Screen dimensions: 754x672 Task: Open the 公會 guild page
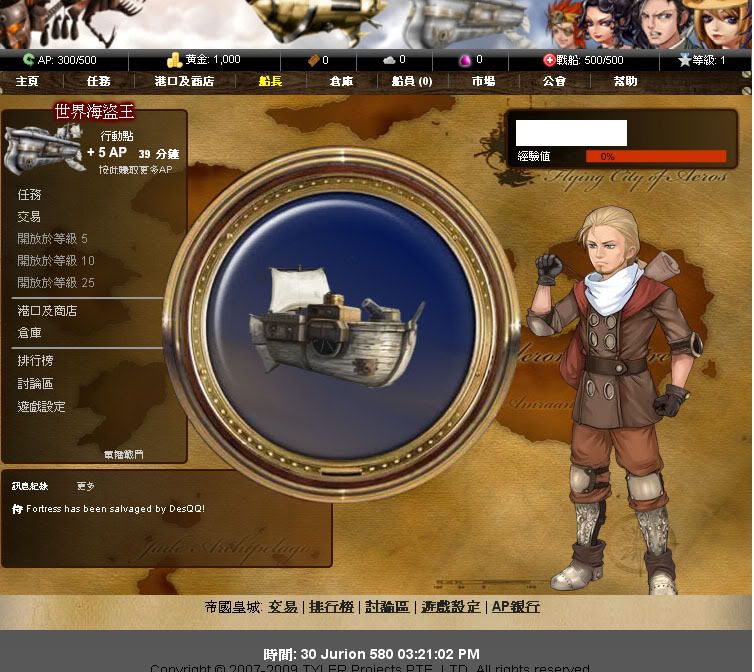point(554,81)
